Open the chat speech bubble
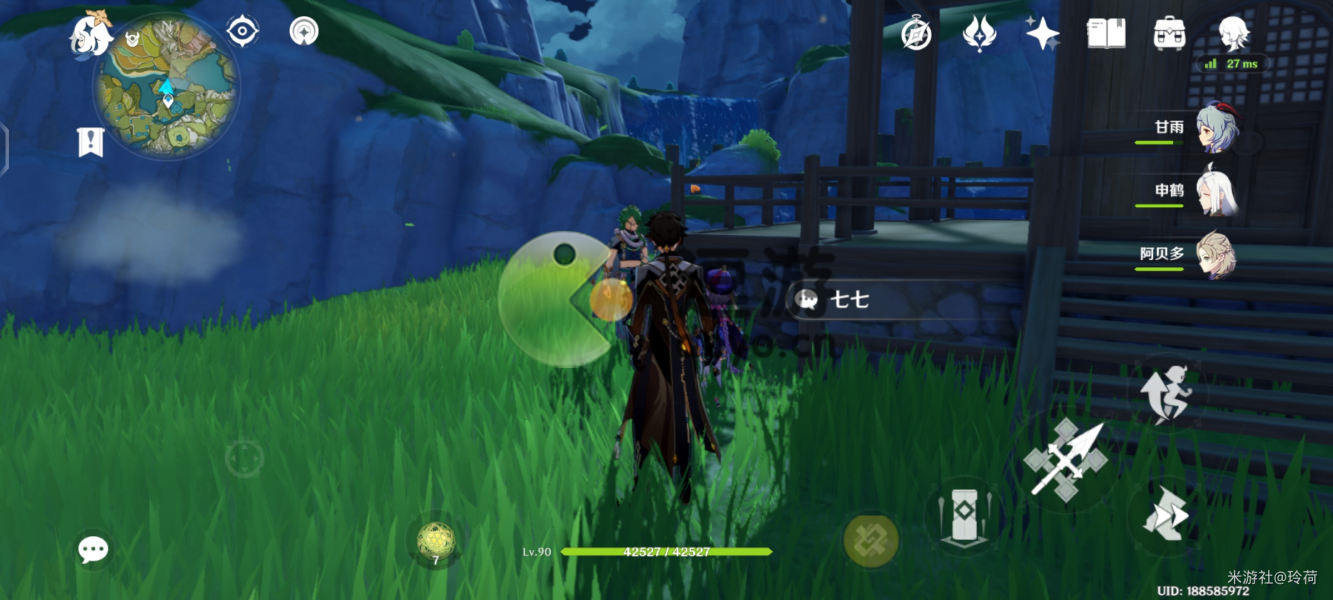The height and width of the screenshot is (600, 1333). [x=94, y=548]
